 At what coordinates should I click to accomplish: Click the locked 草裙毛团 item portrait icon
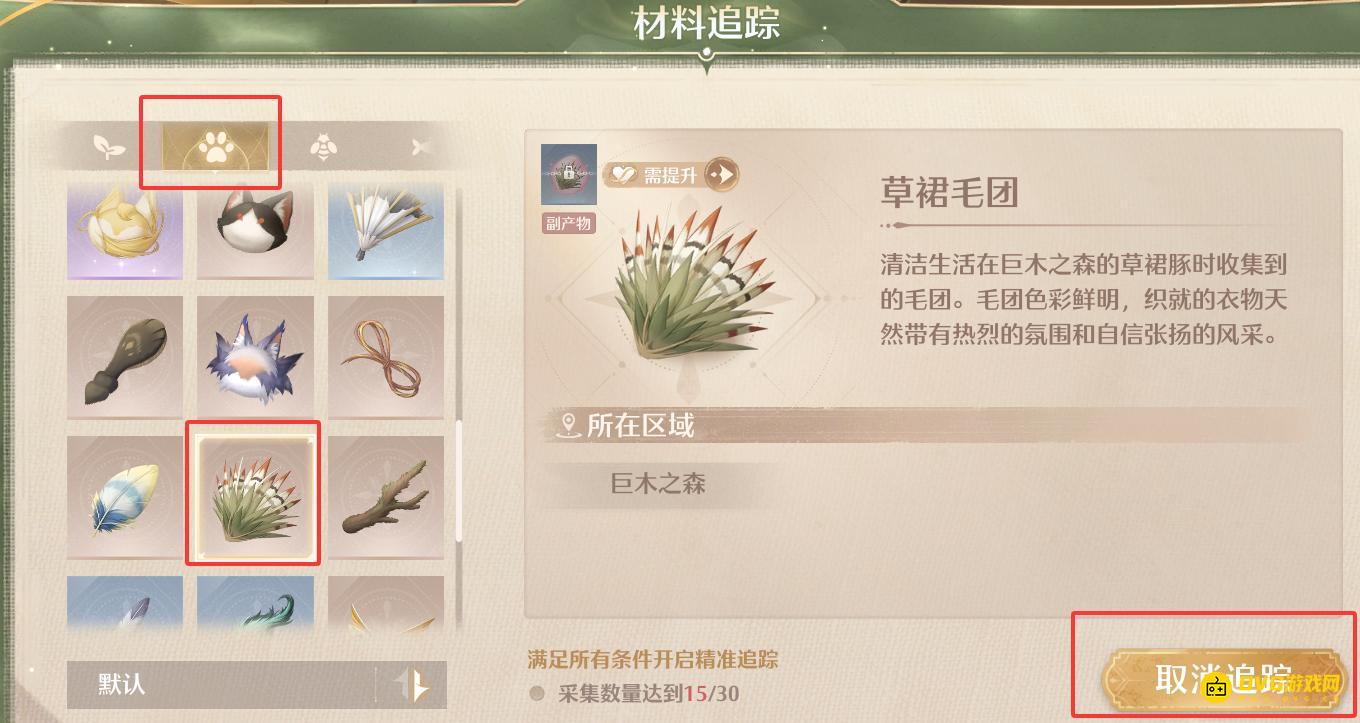[568, 173]
